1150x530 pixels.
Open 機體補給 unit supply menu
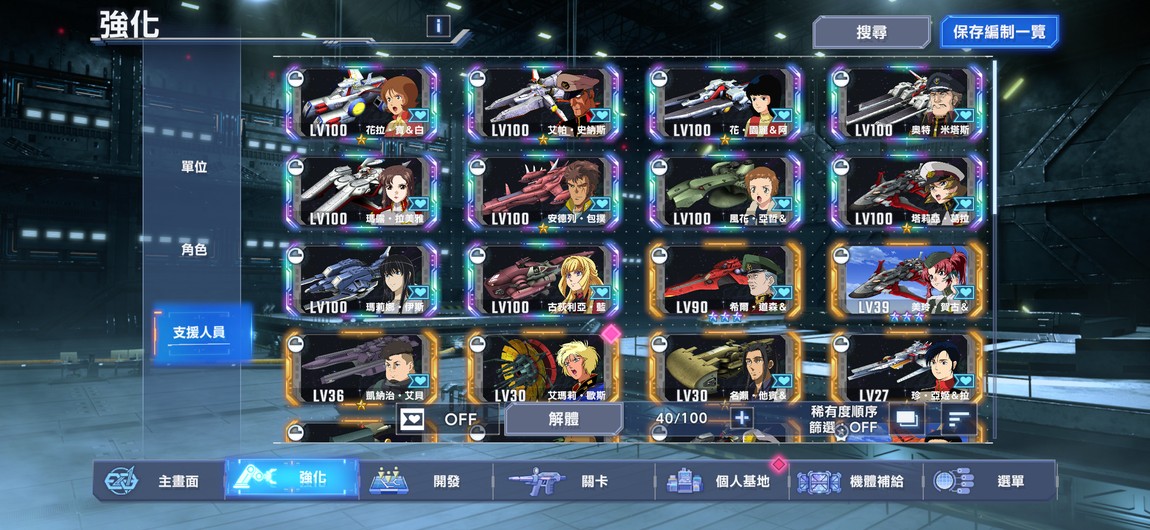[855, 481]
